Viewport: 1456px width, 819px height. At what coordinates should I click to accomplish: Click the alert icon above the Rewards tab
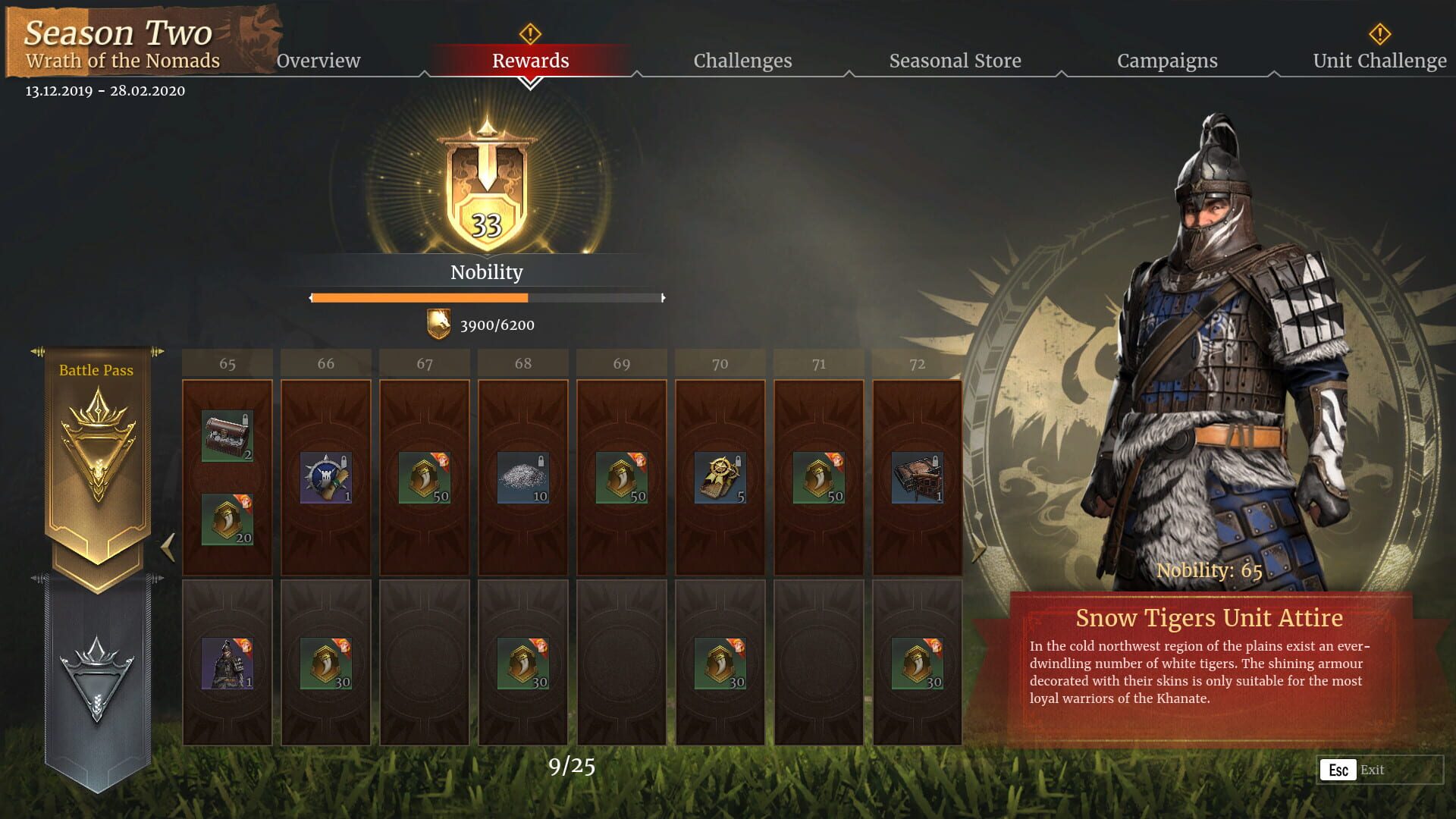click(x=530, y=33)
